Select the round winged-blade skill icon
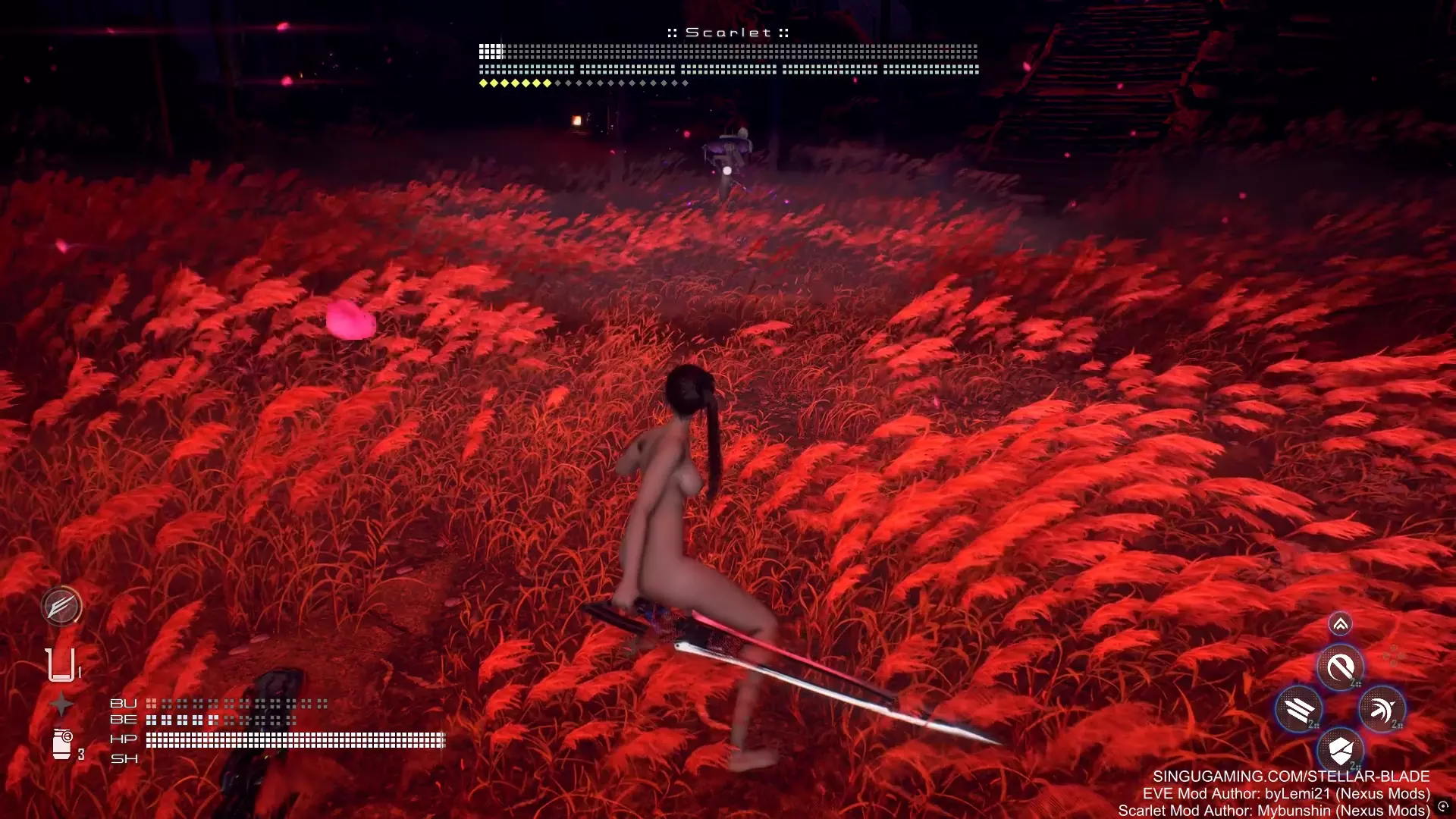Viewport: 1456px width, 819px height. (61, 606)
